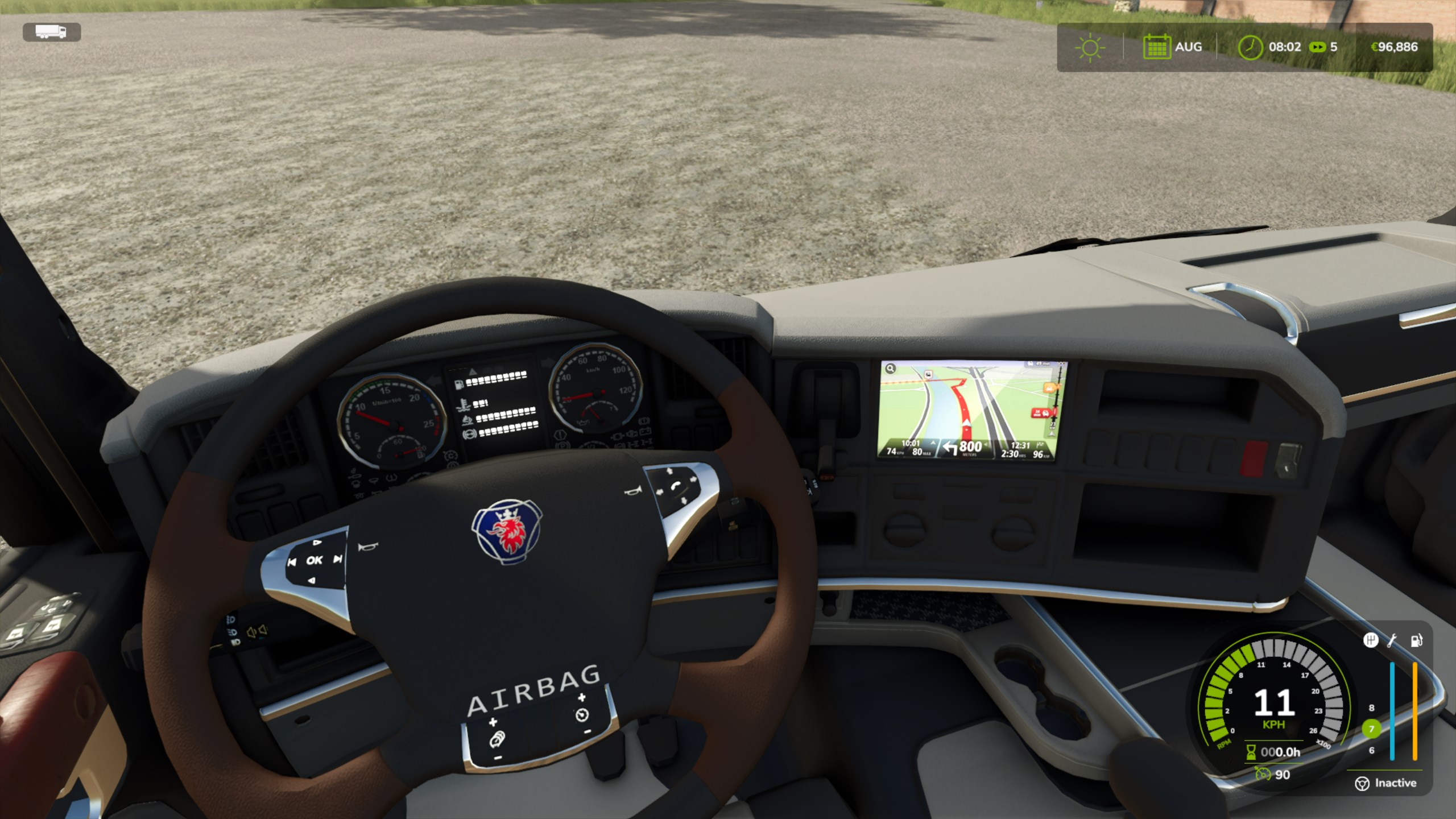The image size is (1456, 819).
Task: Activate the cruise control icon at 90
Action: [x=1263, y=773]
